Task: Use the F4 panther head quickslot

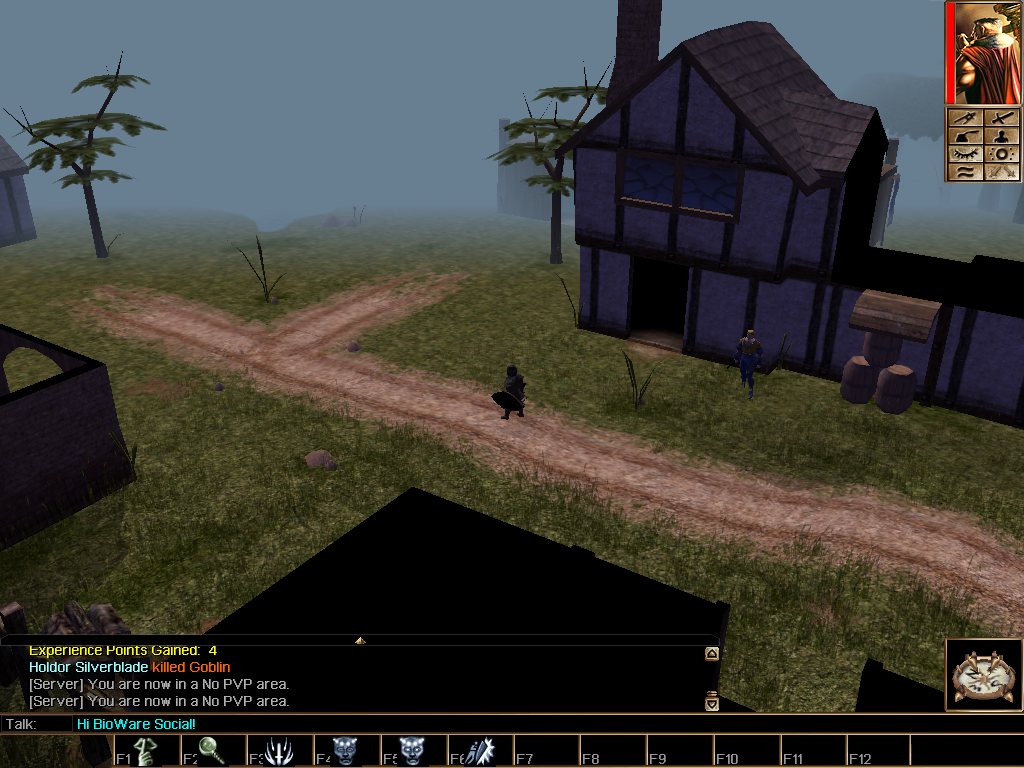Action: click(x=345, y=751)
